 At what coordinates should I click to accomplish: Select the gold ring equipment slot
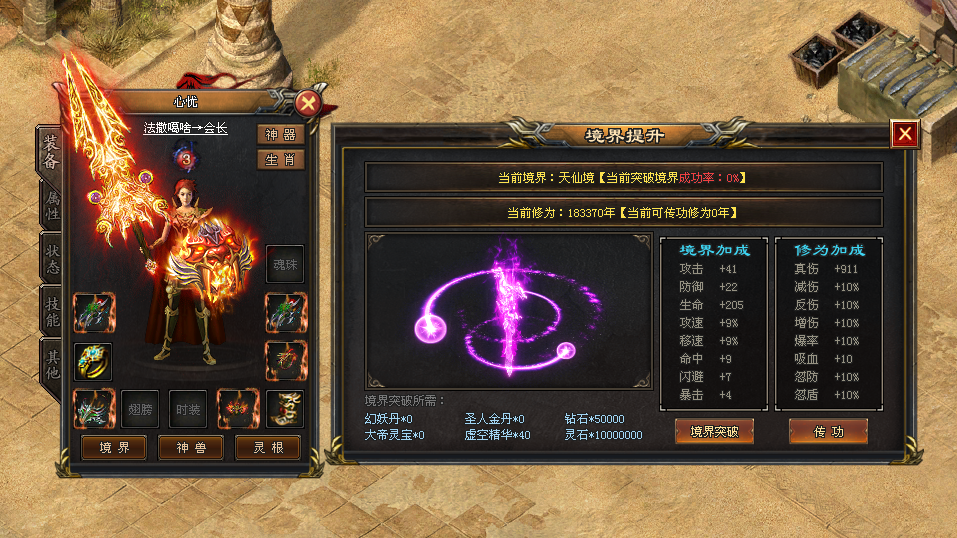coord(93,361)
